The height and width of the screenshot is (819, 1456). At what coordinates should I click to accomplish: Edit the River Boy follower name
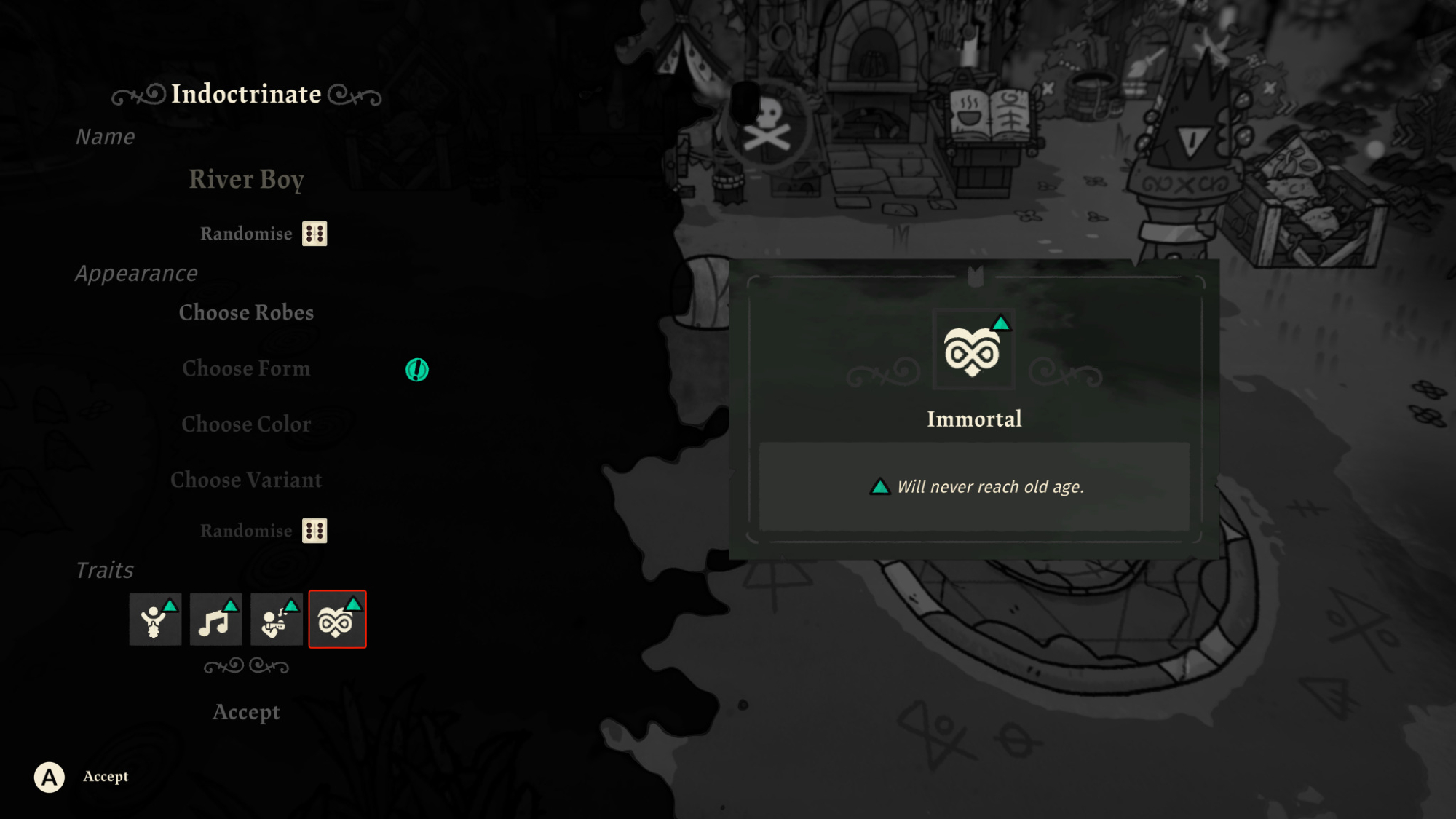point(246,179)
